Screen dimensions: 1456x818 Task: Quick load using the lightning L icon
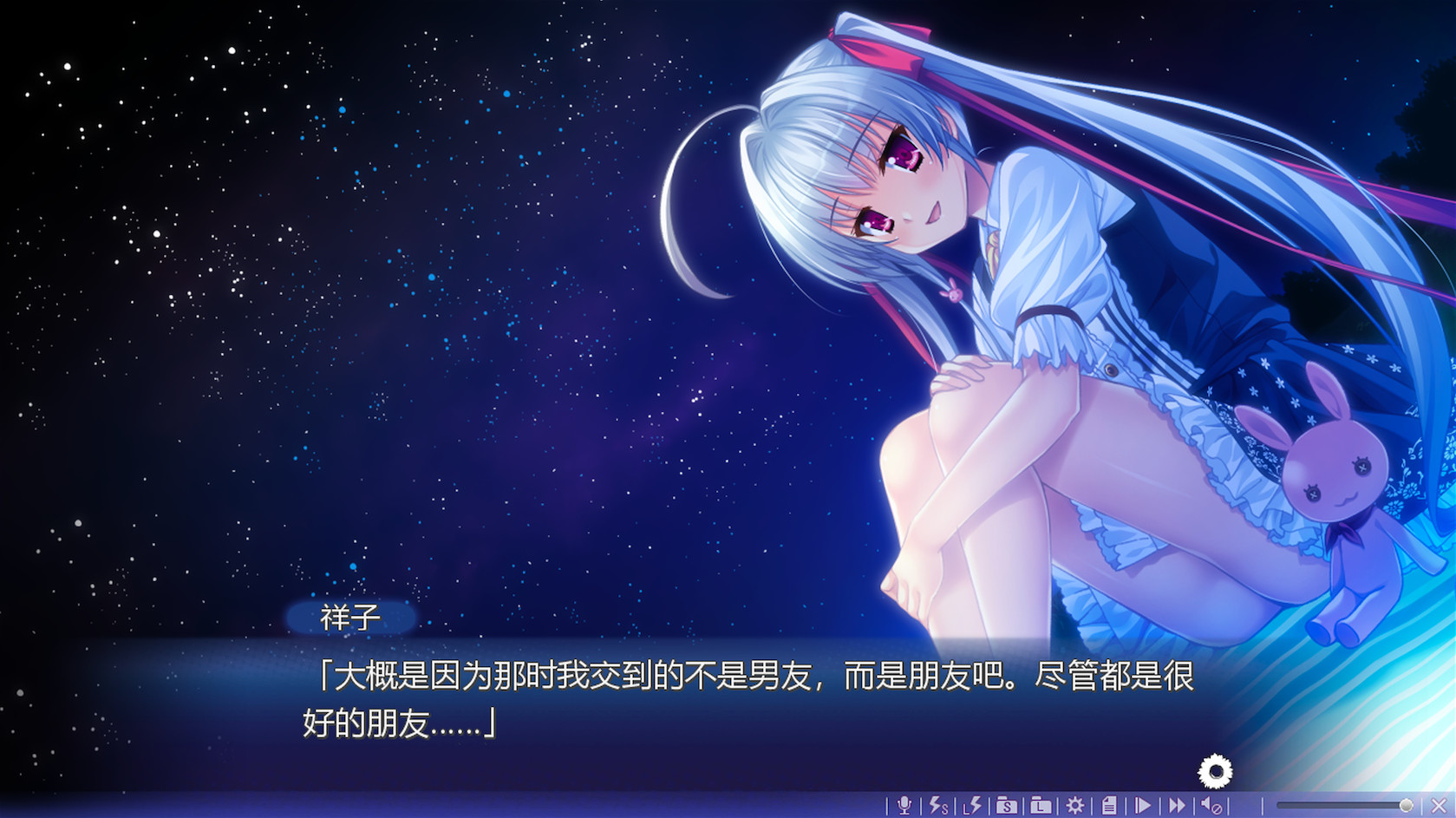[x=970, y=806]
